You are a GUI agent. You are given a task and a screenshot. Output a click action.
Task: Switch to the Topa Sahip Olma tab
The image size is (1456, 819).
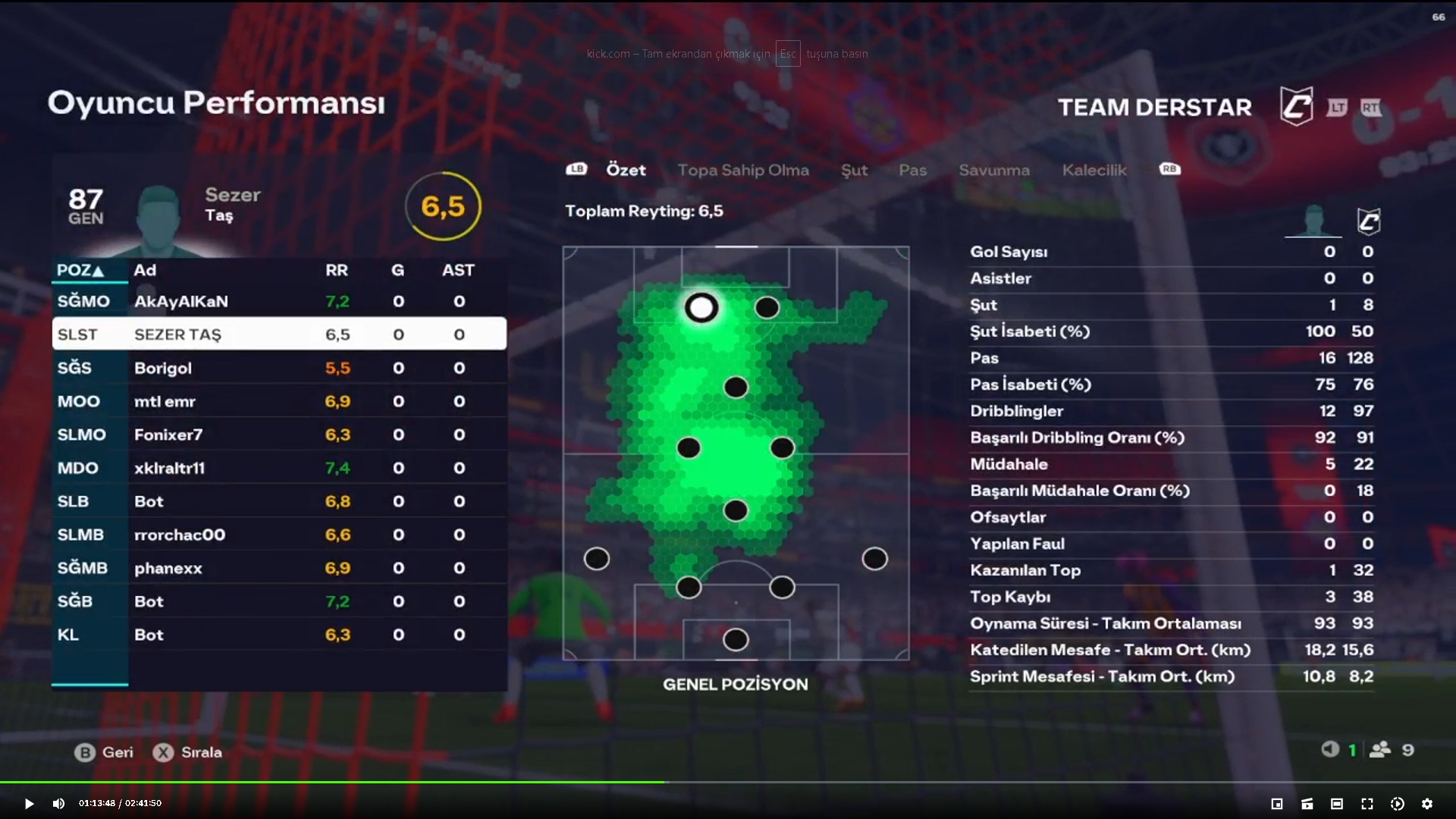(742, 171)
